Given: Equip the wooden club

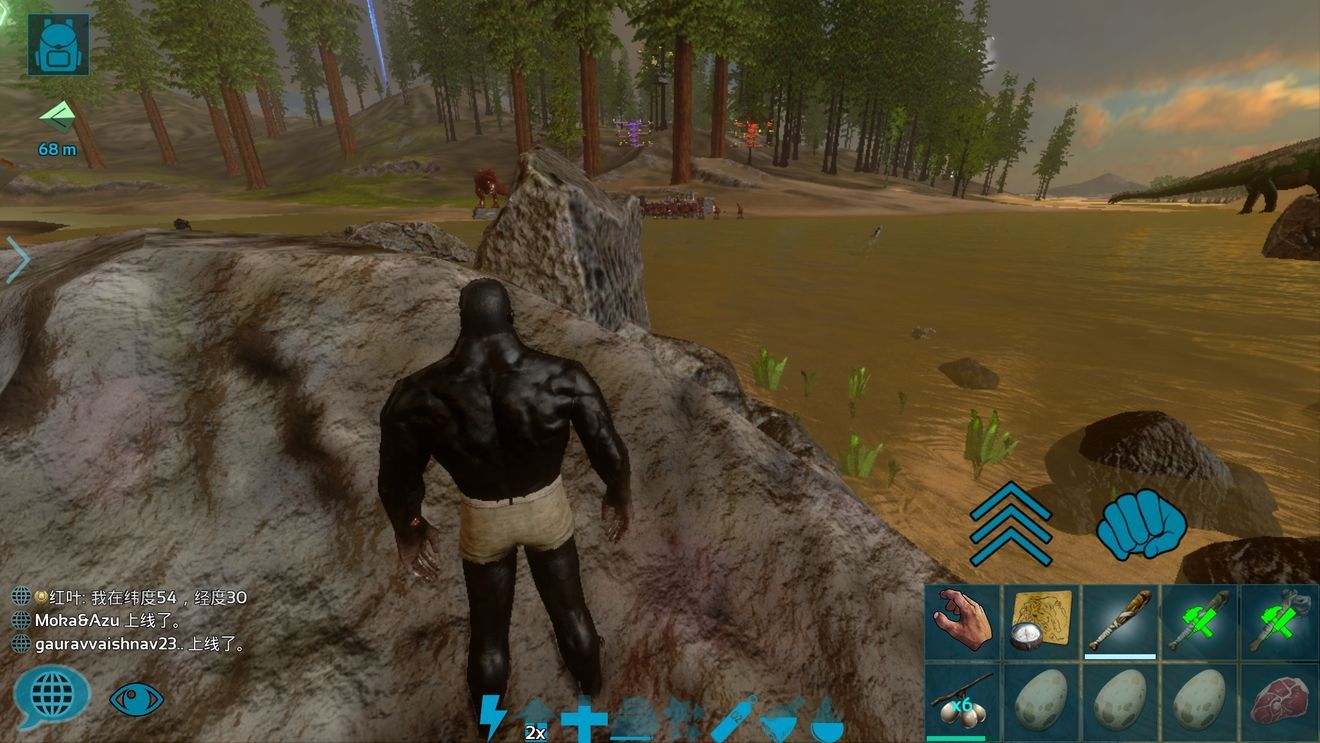Looking at the screenshot, I should pyautogui.click(x=1120, y=623).
